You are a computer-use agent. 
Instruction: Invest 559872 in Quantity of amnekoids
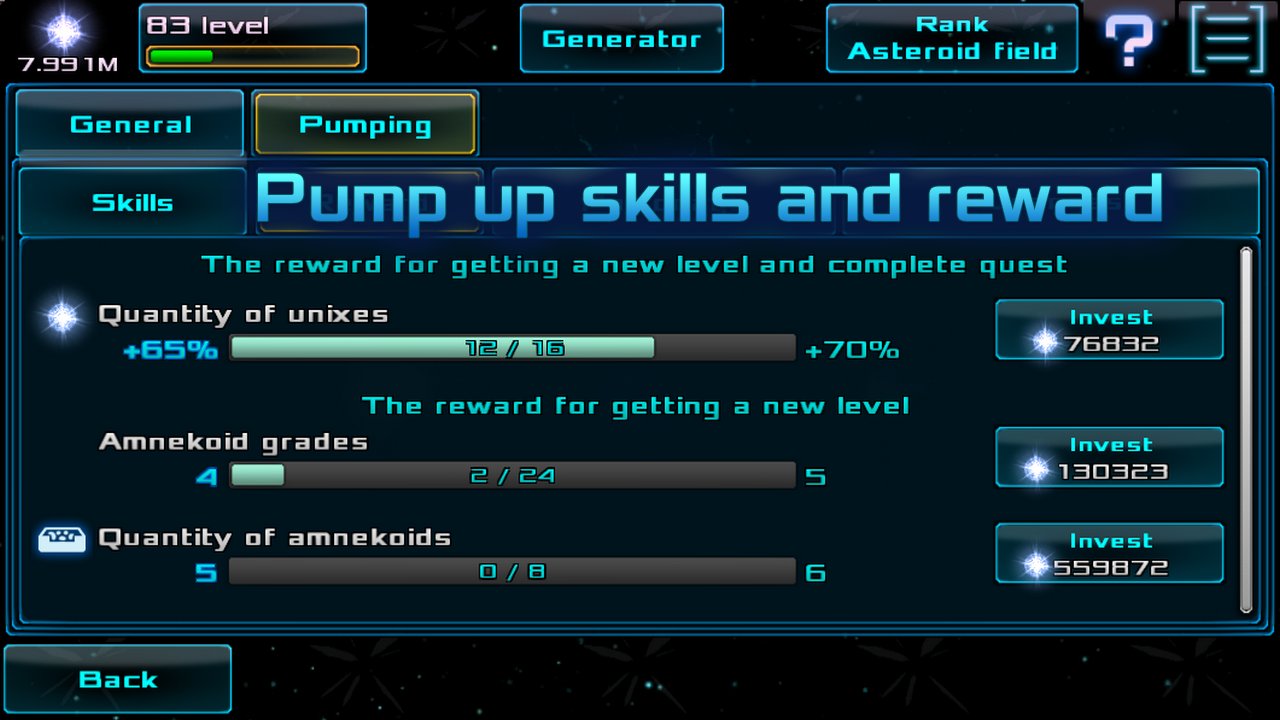click(1109, 553)
